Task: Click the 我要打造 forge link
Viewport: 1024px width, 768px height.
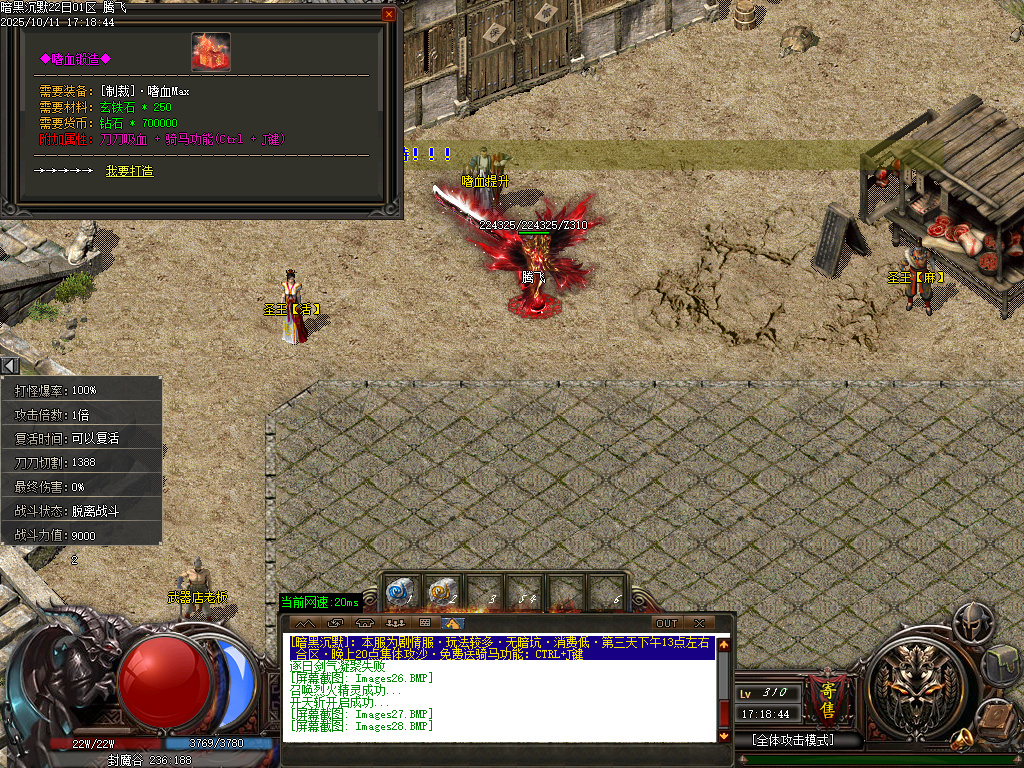Action: pyautogui.click(x=129, y=171)
